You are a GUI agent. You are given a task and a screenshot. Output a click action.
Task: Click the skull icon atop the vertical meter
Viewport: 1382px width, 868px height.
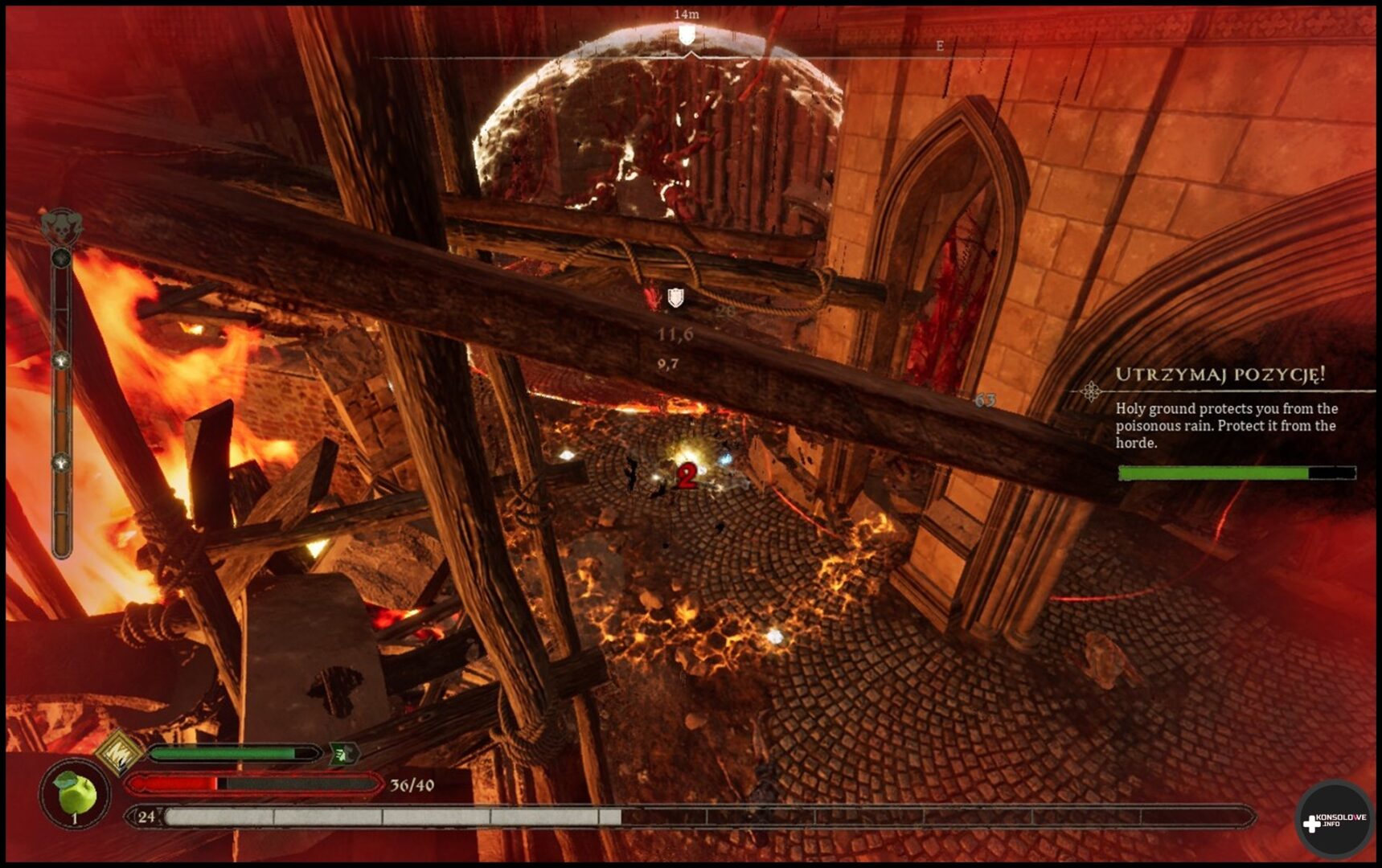62,227
